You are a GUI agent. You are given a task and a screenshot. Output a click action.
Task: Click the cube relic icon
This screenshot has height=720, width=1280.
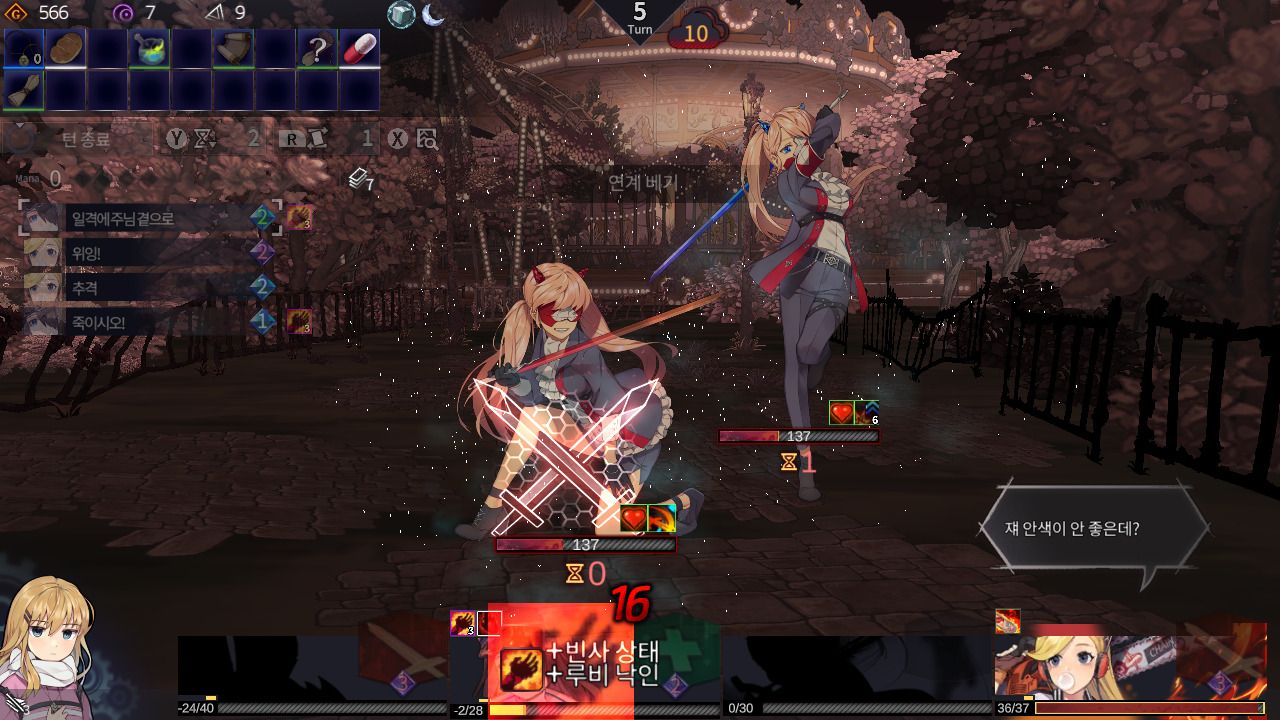(x=401, y=14)
